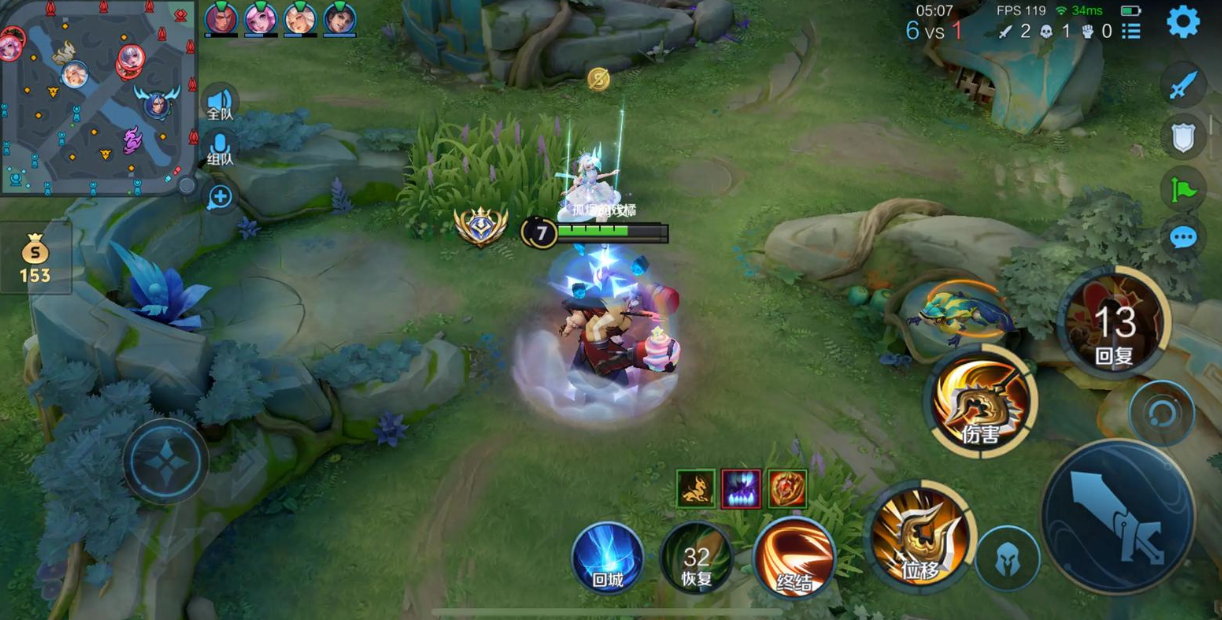Viewport: 1222px width, 620px height.
Task: Tap the large sword basic attack button
Action: pos(1117,517)
